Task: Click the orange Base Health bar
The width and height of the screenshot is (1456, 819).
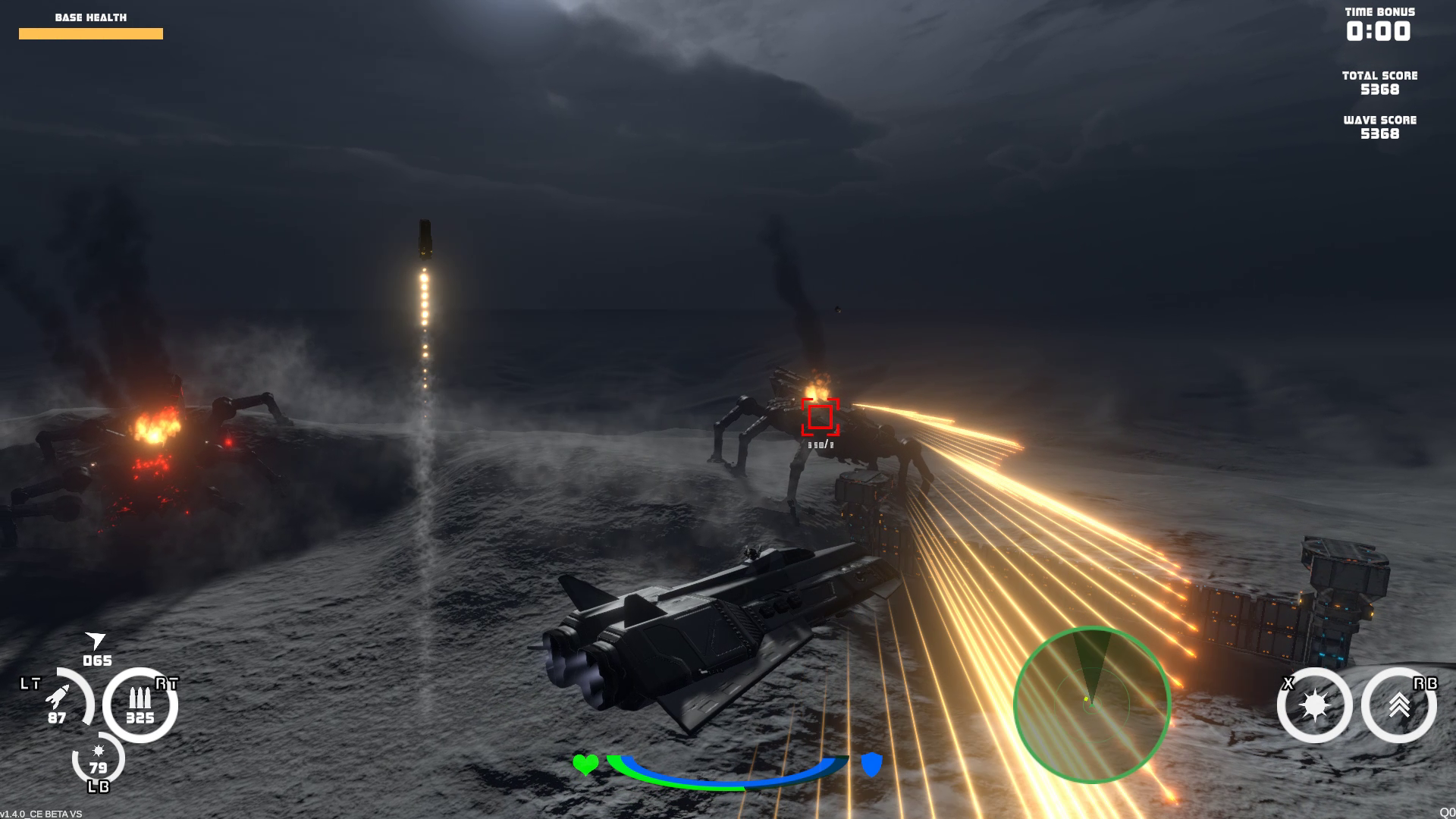Action: tap(91, 33)
